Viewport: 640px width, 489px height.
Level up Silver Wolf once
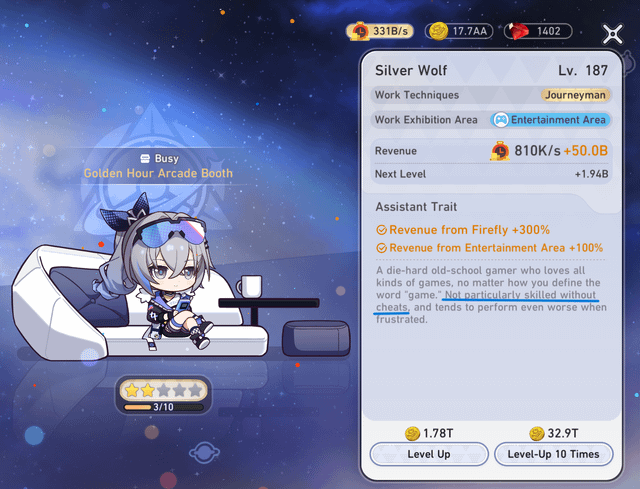coord(430,454)
